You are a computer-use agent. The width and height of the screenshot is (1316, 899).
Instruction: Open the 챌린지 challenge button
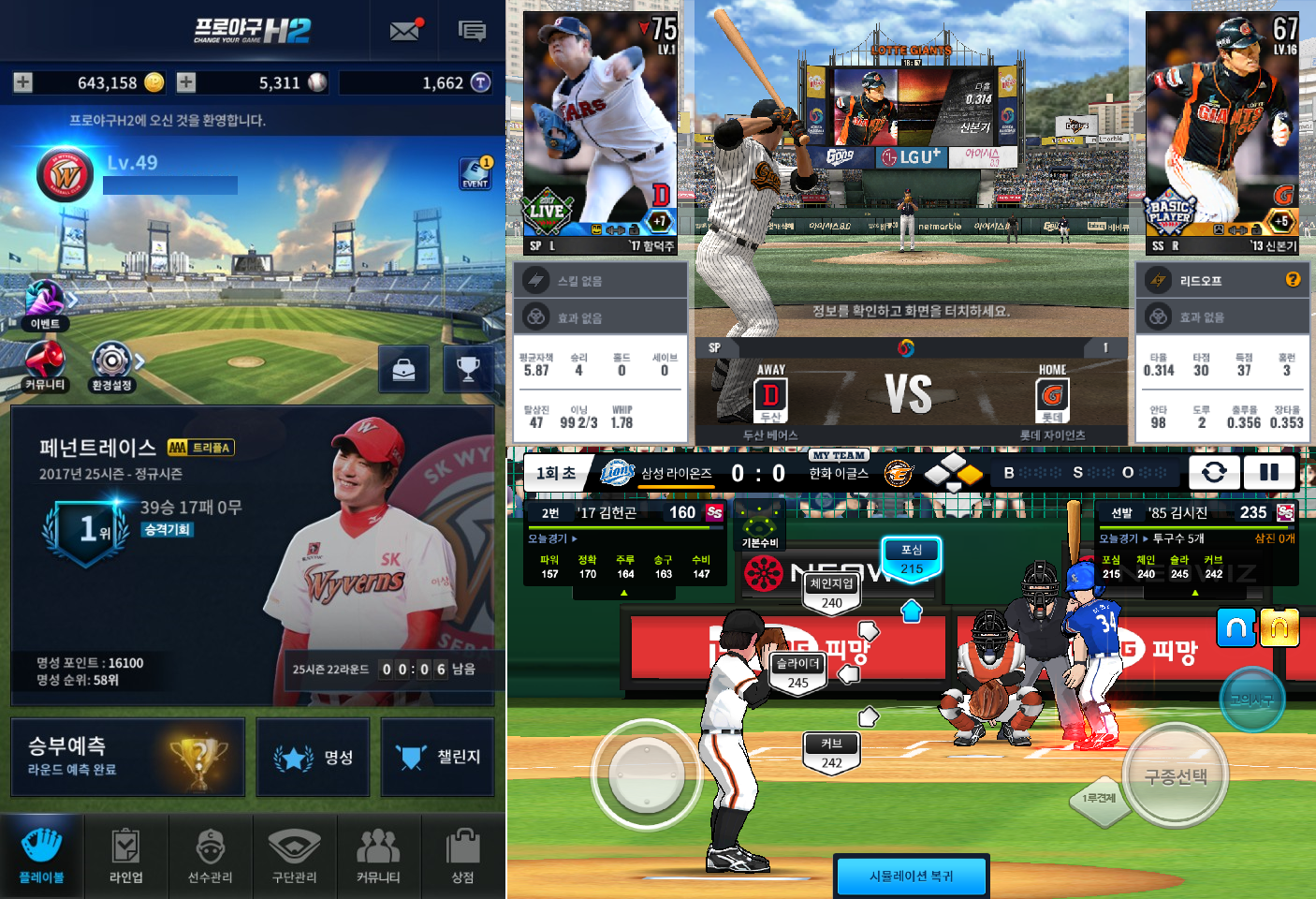(437, 757)
